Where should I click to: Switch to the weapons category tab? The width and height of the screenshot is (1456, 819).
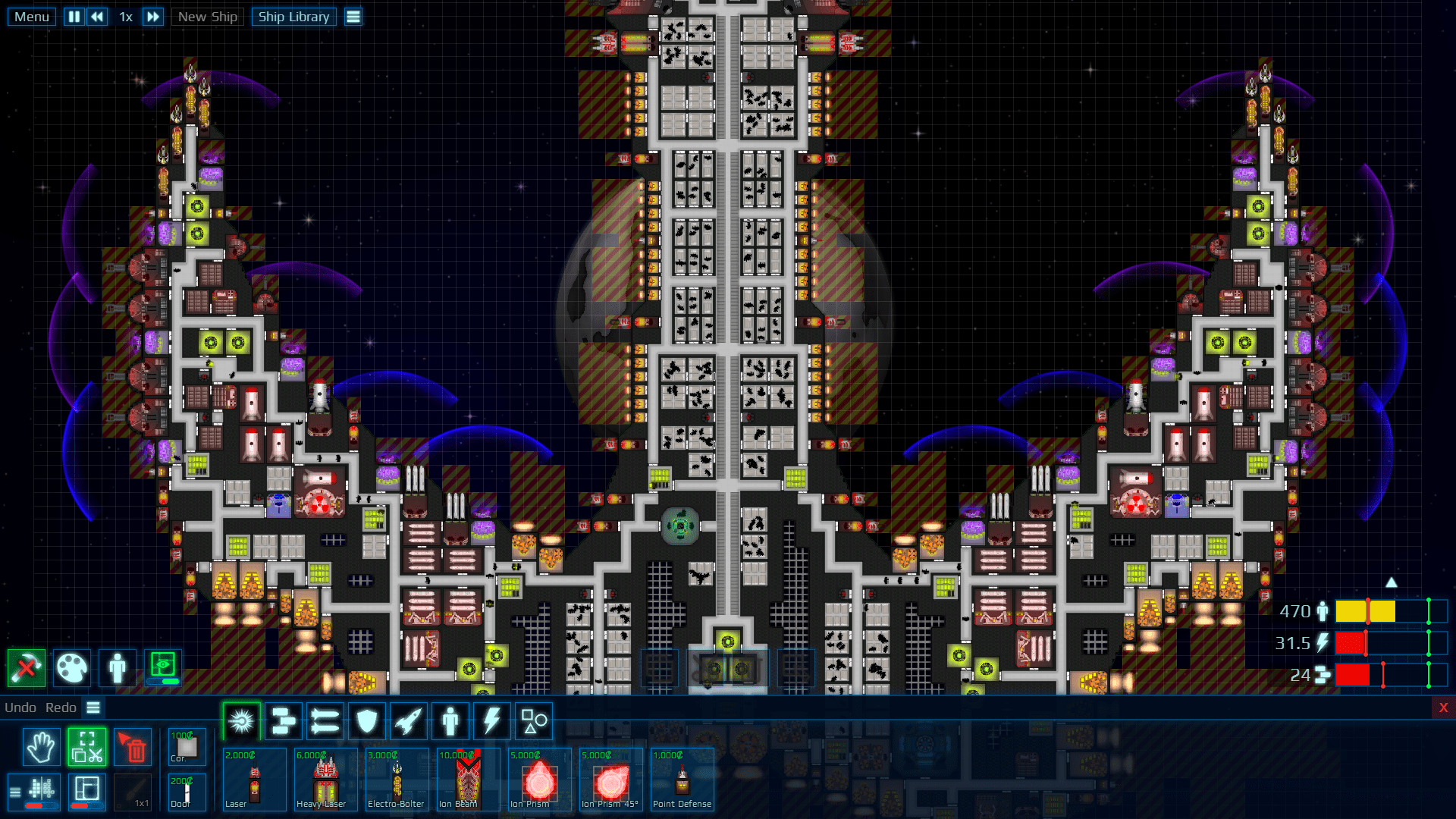click(x=241, y=721)
